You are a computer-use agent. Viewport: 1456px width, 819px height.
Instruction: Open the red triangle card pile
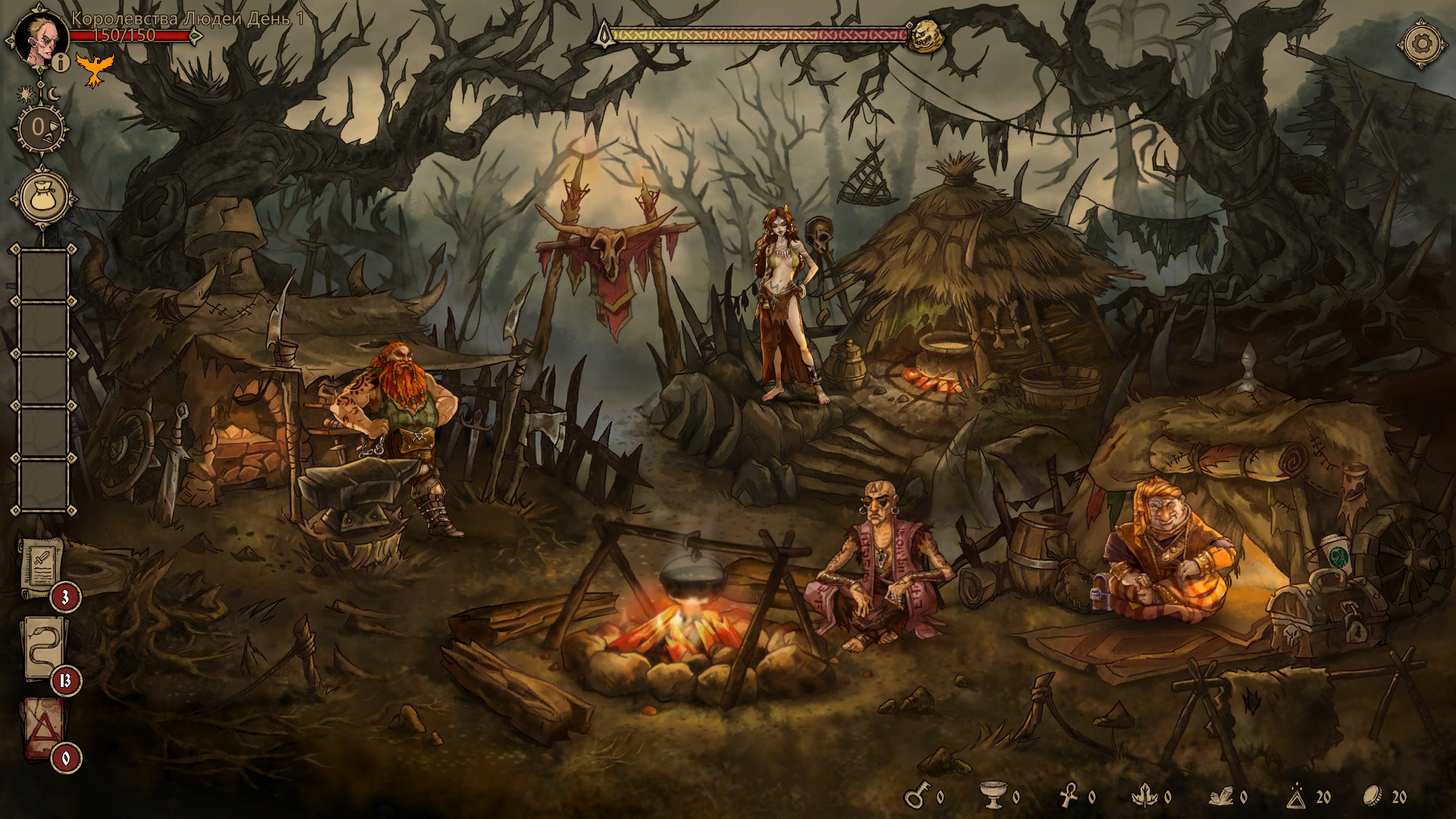tap(43, 729)
